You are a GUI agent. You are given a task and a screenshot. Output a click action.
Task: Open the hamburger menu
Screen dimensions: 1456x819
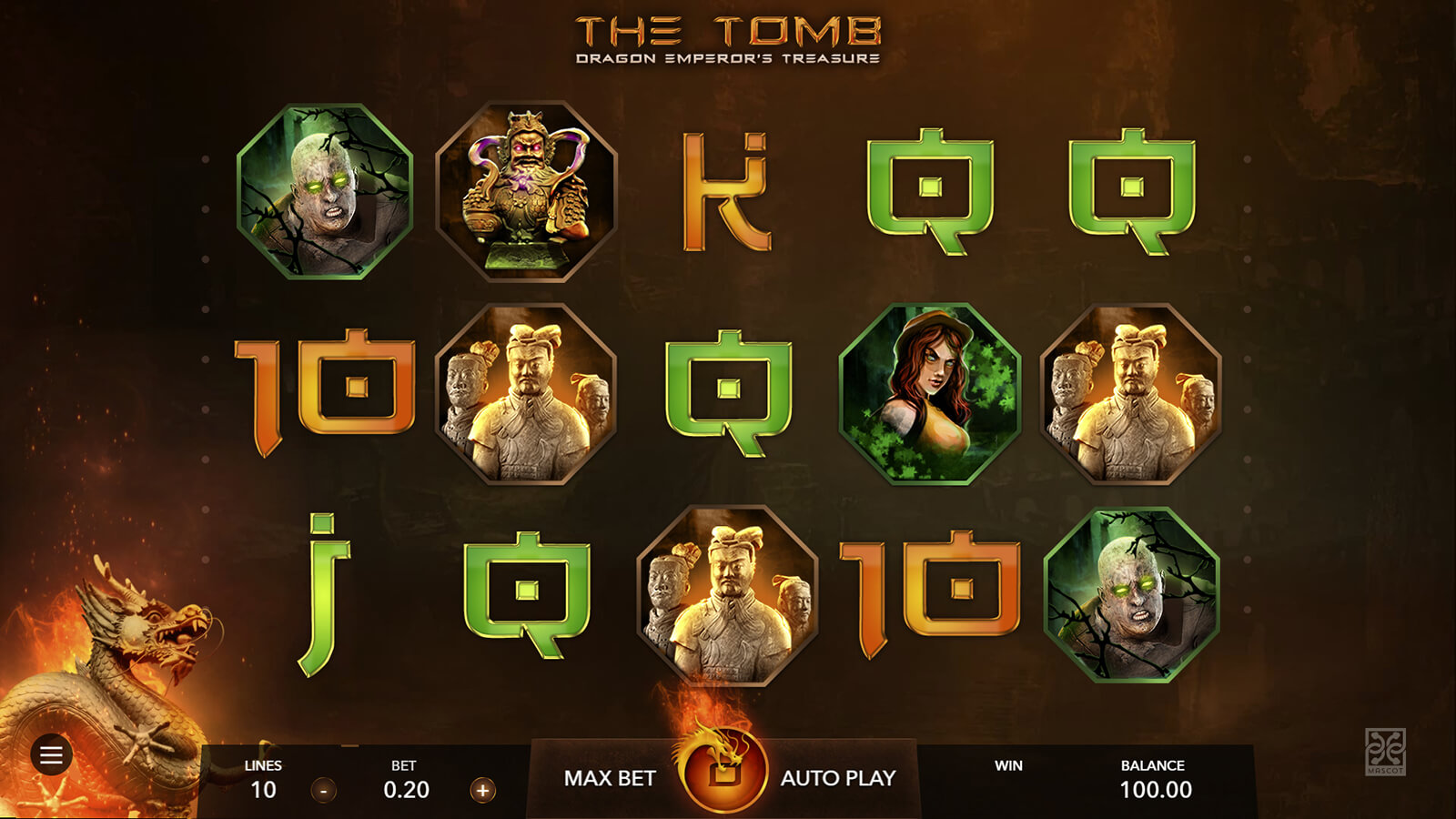click(x=51, y=754)
